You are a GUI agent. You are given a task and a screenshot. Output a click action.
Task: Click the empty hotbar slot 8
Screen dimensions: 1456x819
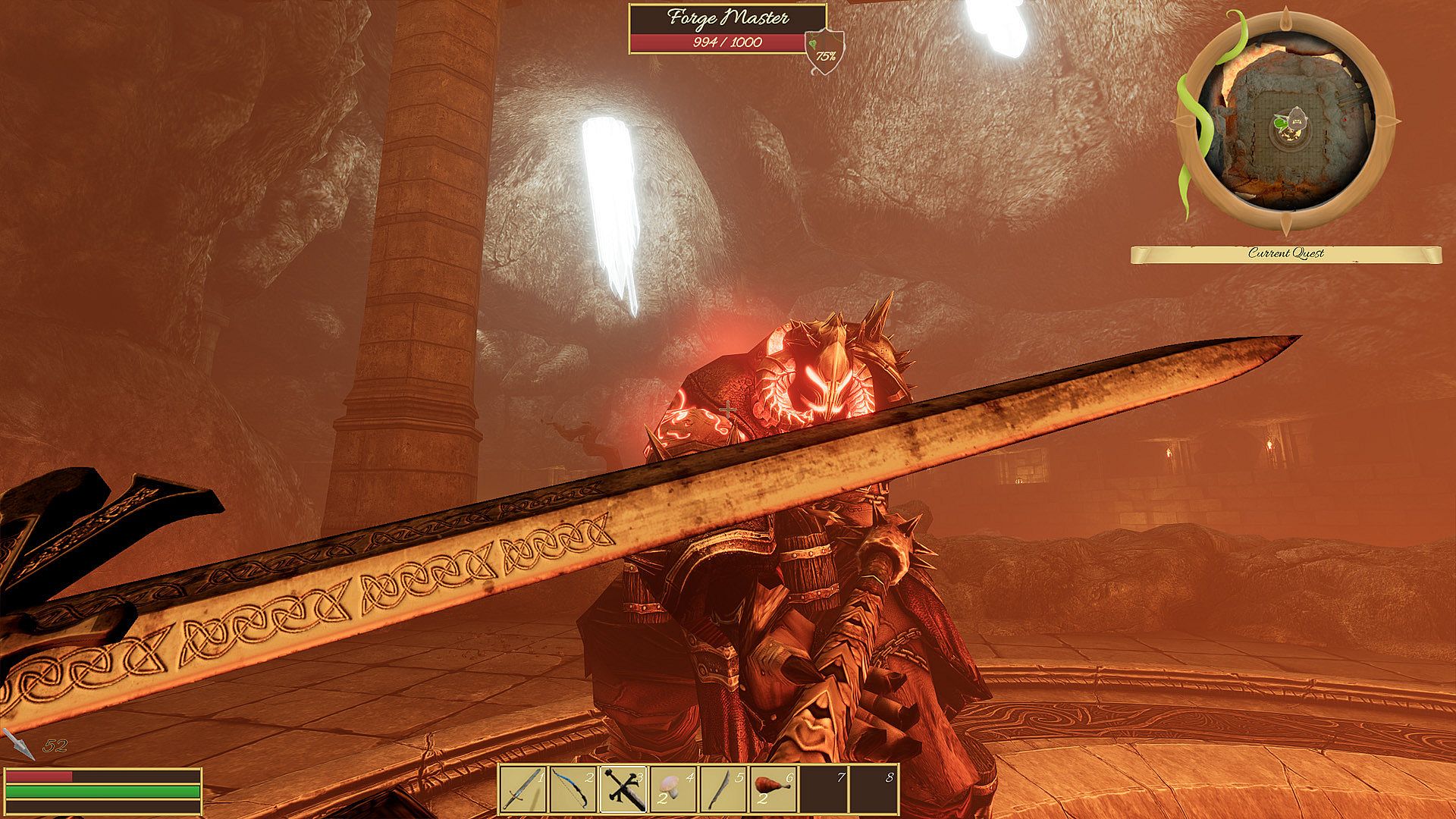click(x=873, y=789)
